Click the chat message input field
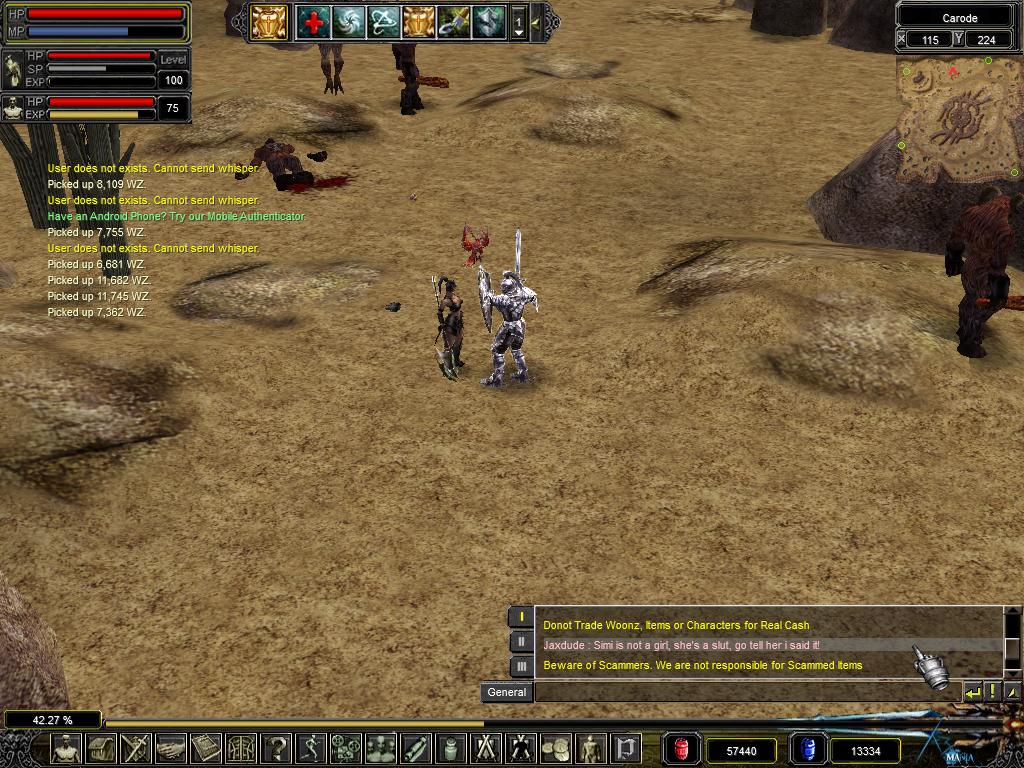Screen dimensions: 1024x768 coord(745,692)
